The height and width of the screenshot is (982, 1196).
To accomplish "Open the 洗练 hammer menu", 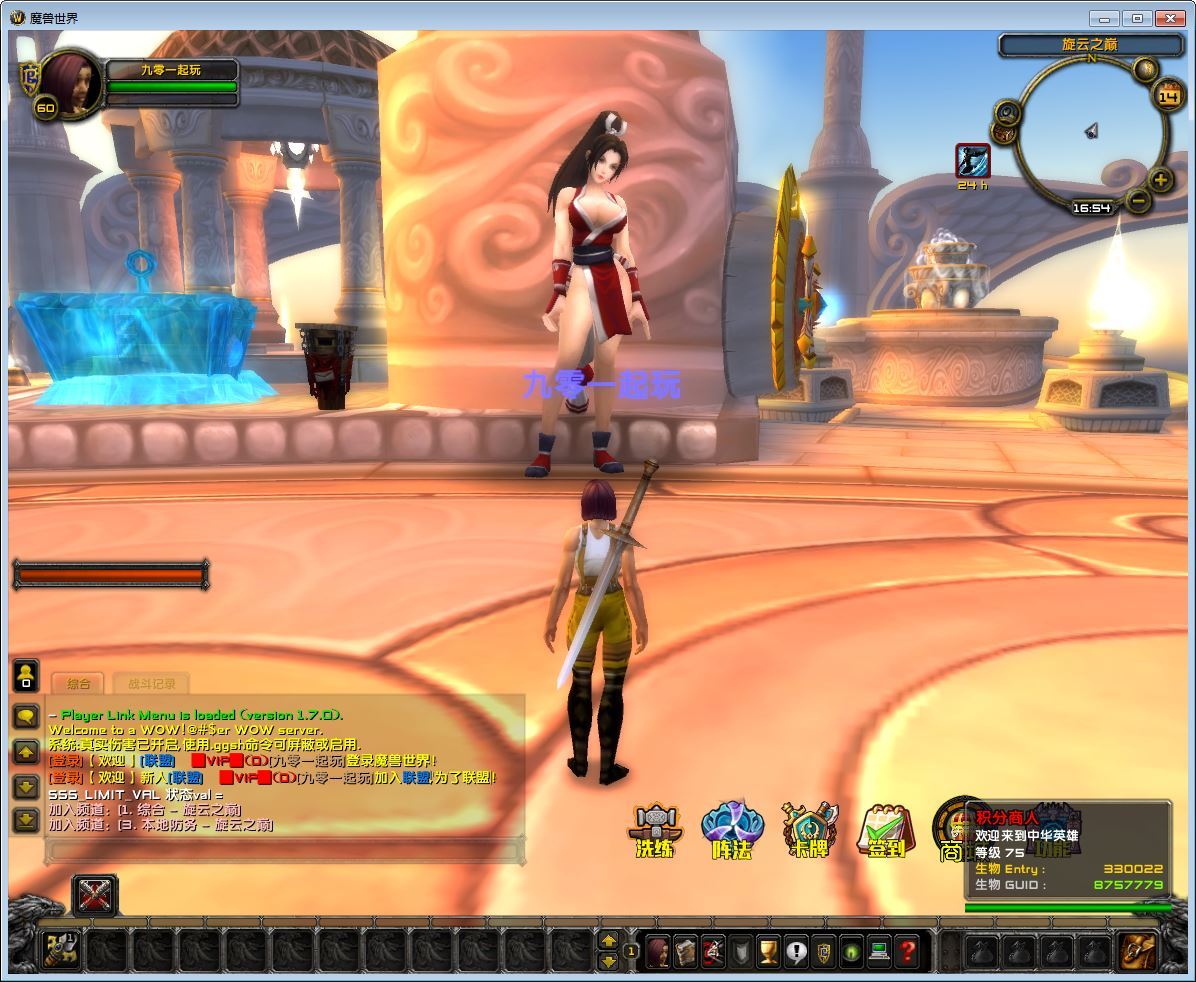I will (656, 829).
